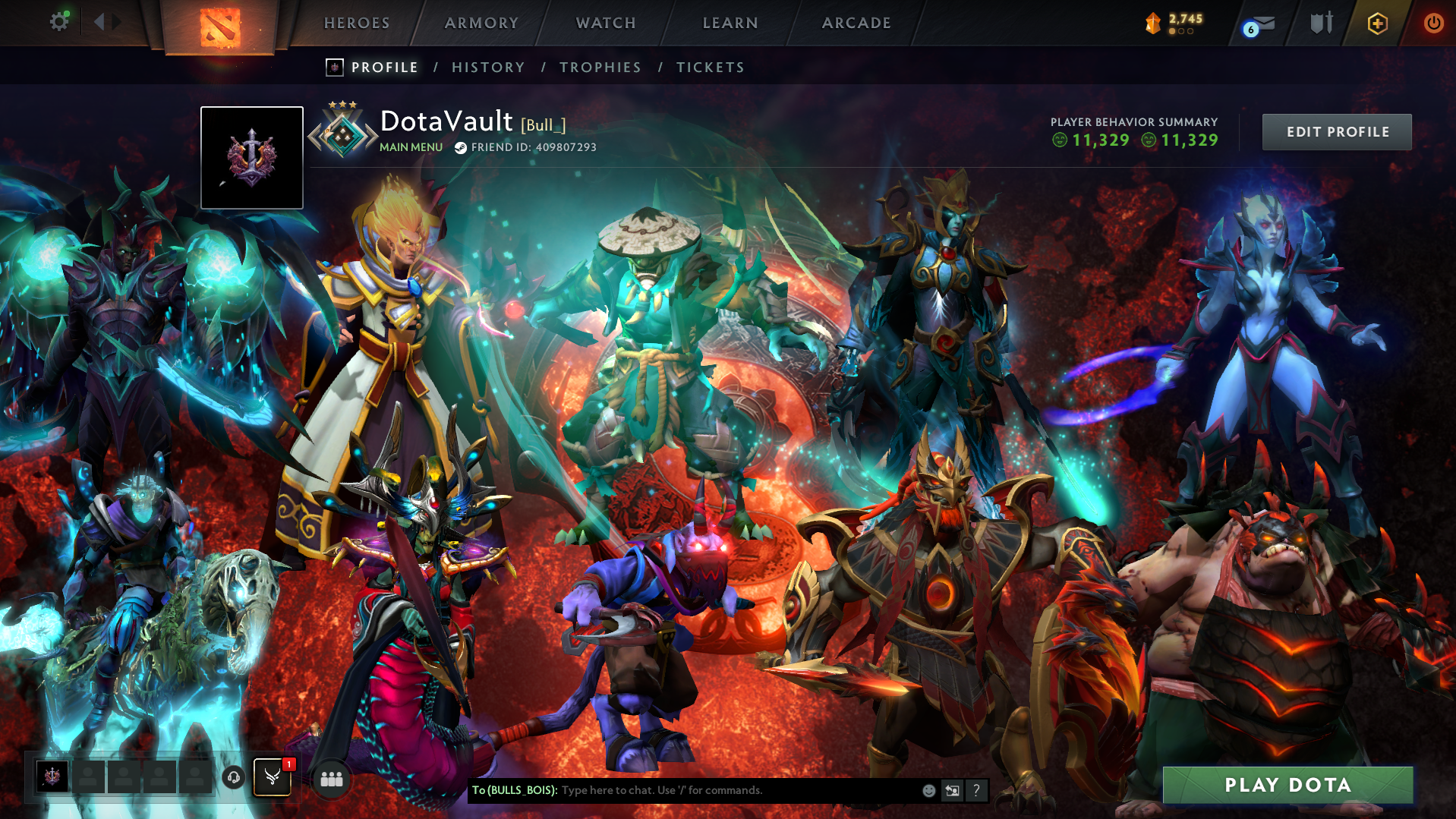Screen dimensions: 1456x819
Task: Select the profile avatar picture
Action: (x=252, y=158)
